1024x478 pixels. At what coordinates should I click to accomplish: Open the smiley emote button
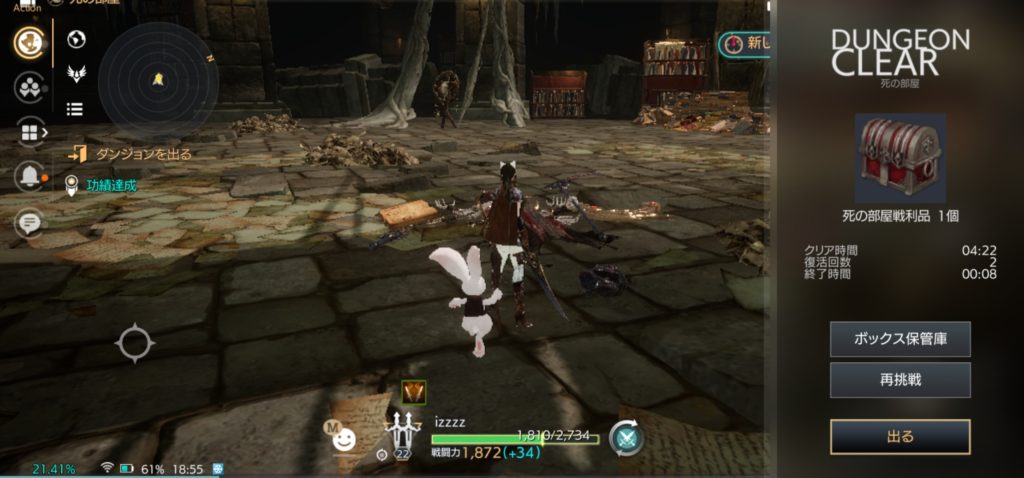pyautogui.click(x=343, y=438)
